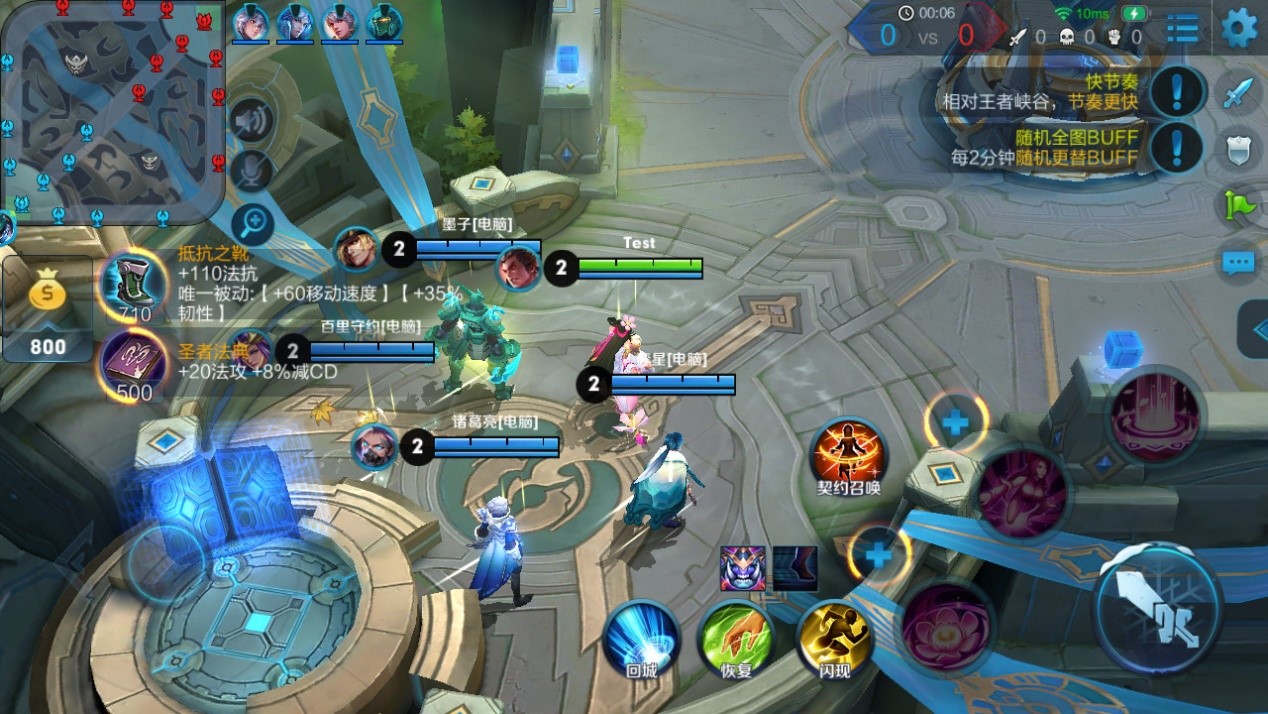Open the scoreboard list button
The image size is (1268, 714).
point(1183,28)
